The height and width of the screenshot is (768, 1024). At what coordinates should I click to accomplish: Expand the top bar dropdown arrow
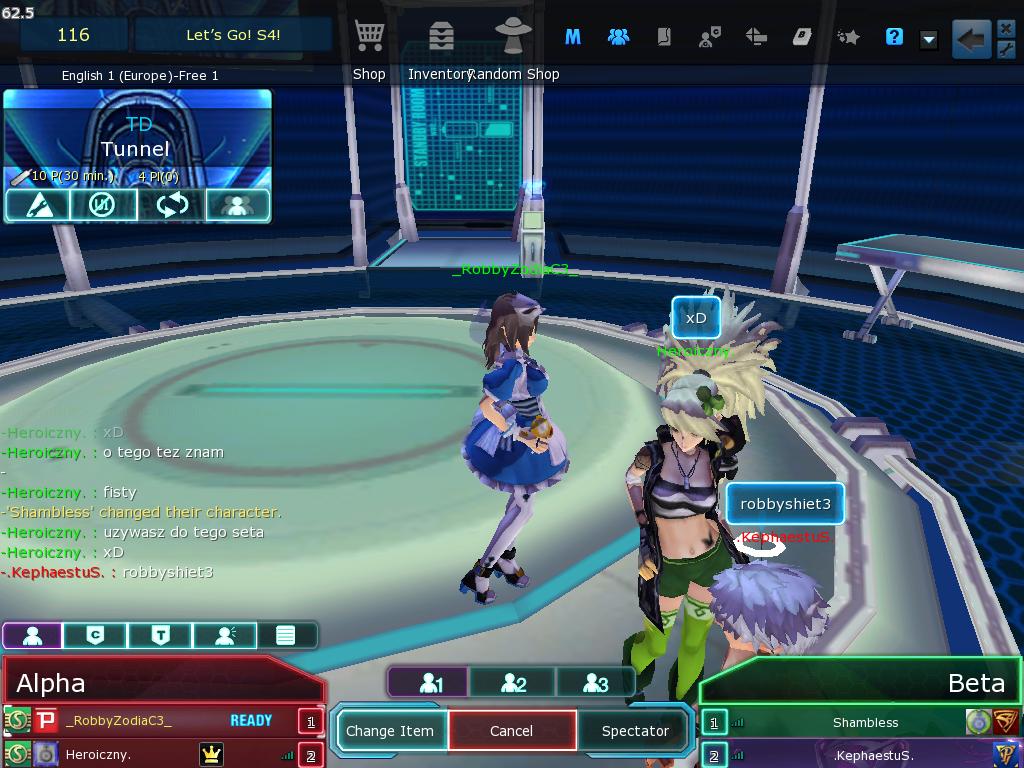929,39
